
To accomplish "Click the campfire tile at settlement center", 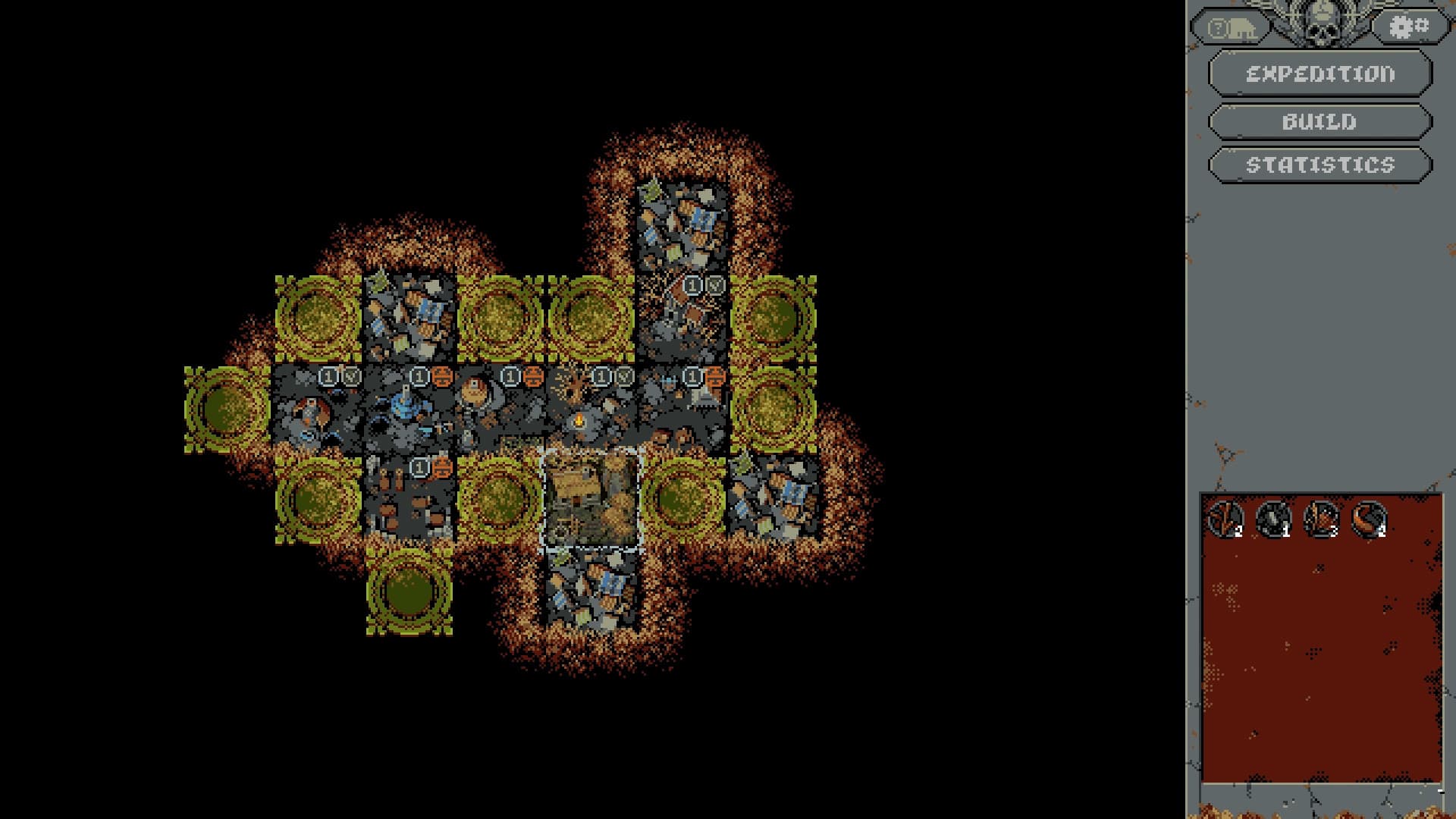I will tap(580, 421).
